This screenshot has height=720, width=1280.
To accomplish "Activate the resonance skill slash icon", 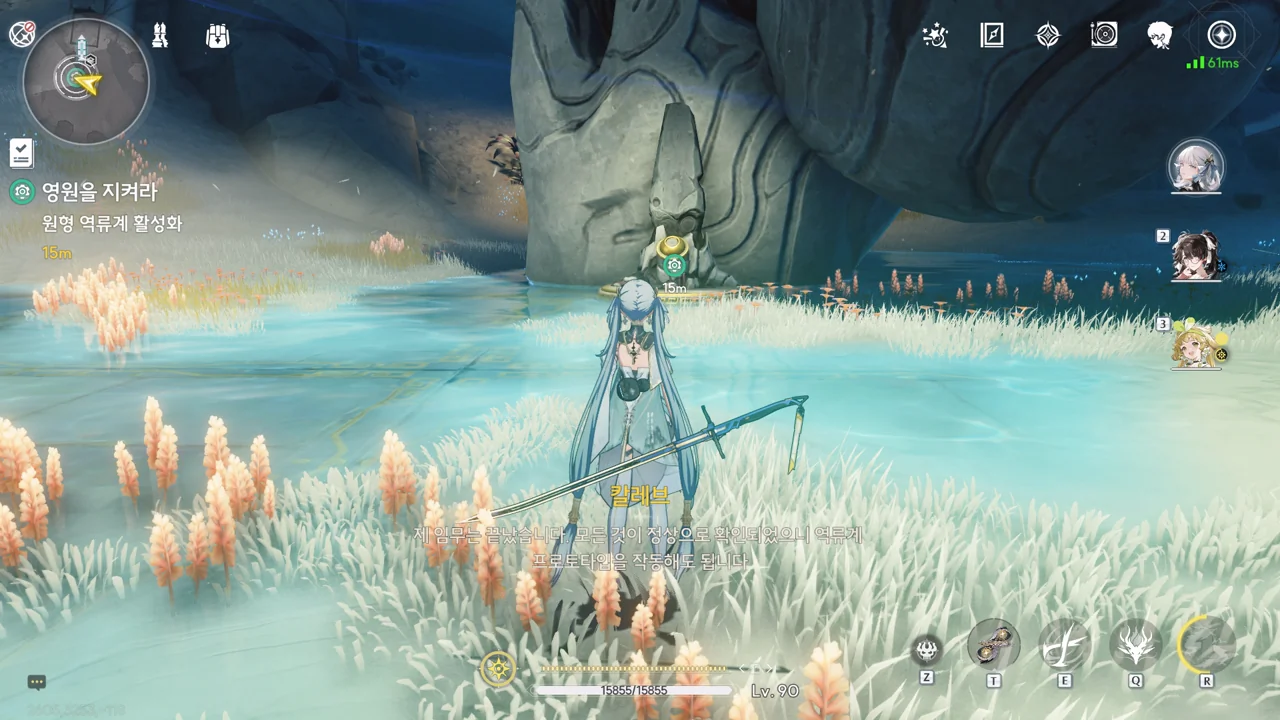I will coord(1064,645).
